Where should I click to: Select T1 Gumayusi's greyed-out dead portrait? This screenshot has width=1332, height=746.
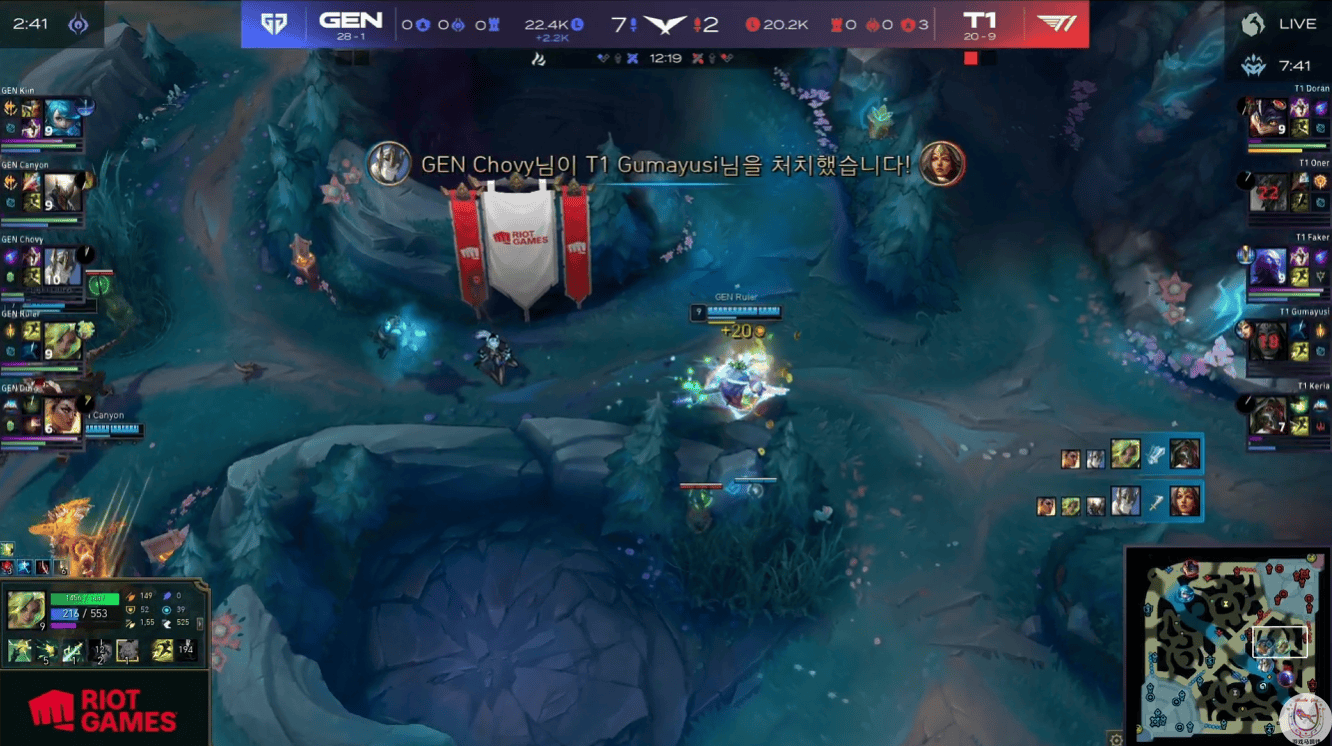tap(1268, 341)
